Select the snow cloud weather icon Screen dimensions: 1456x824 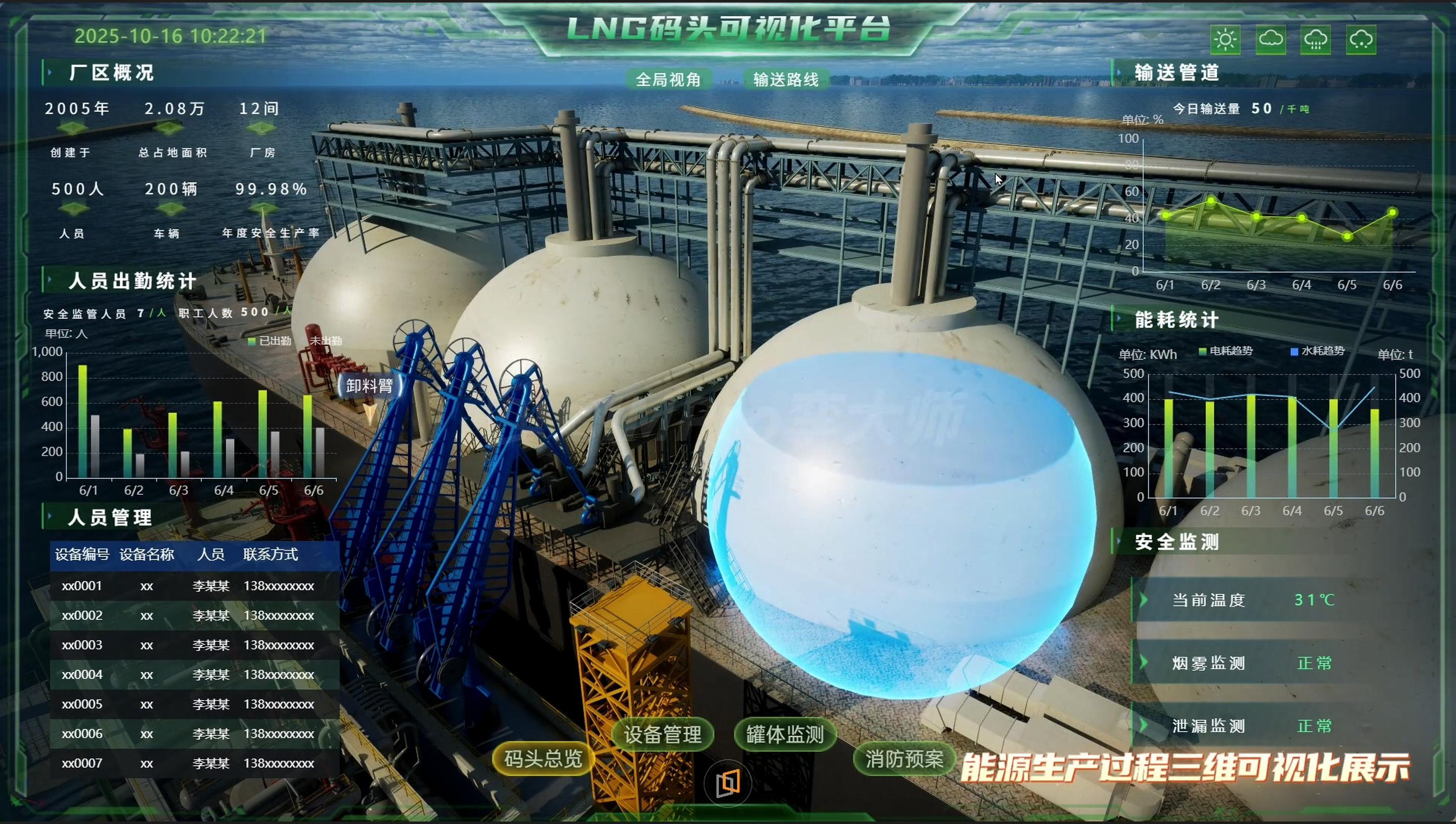(1361, 39)
